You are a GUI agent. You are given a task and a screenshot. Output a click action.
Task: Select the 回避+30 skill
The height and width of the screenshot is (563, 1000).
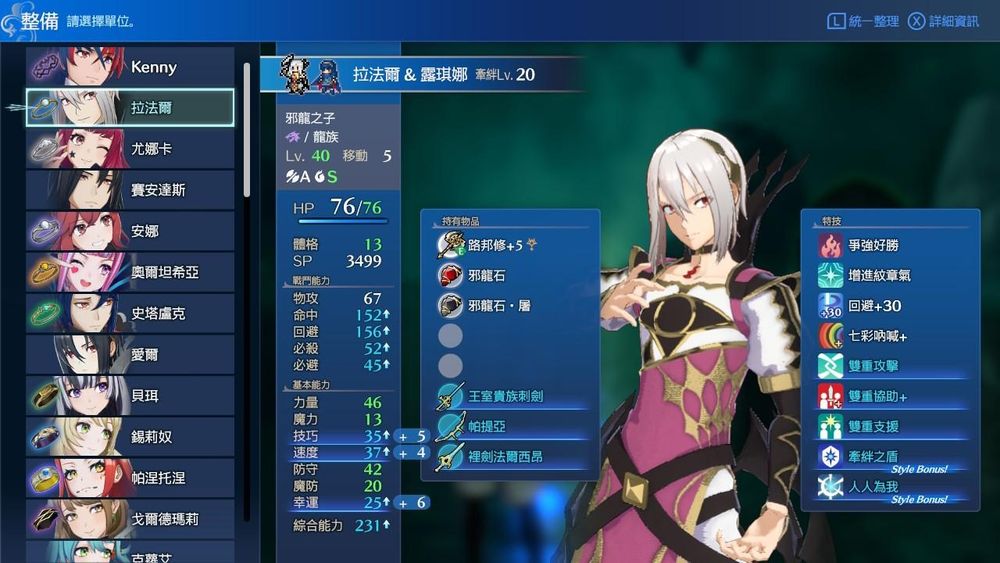(x=874, y=306)
